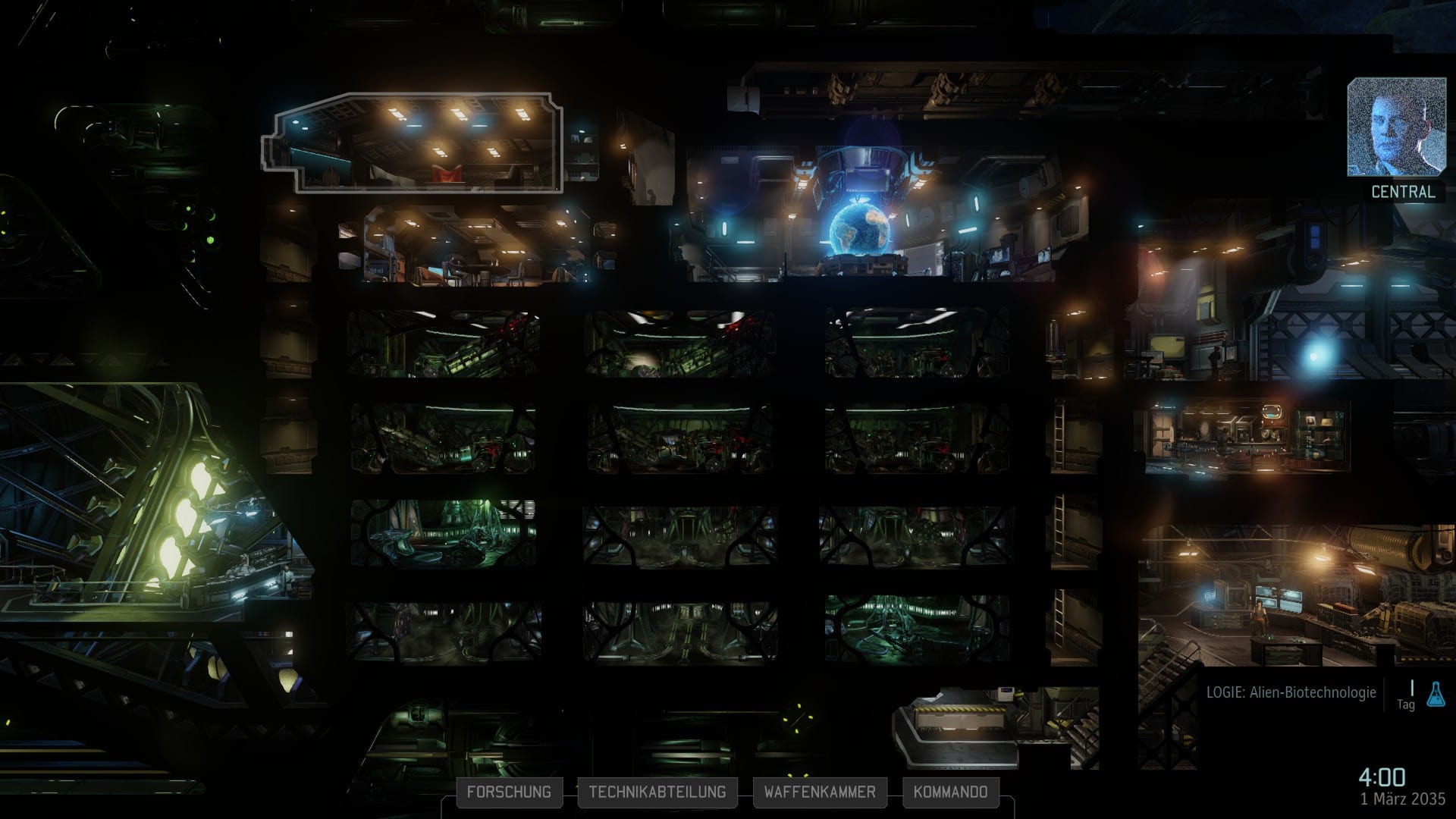This screenshot has width=1456, height=819.
Task: Open the Forschung shortcut
Action: [x=509, y=792]
